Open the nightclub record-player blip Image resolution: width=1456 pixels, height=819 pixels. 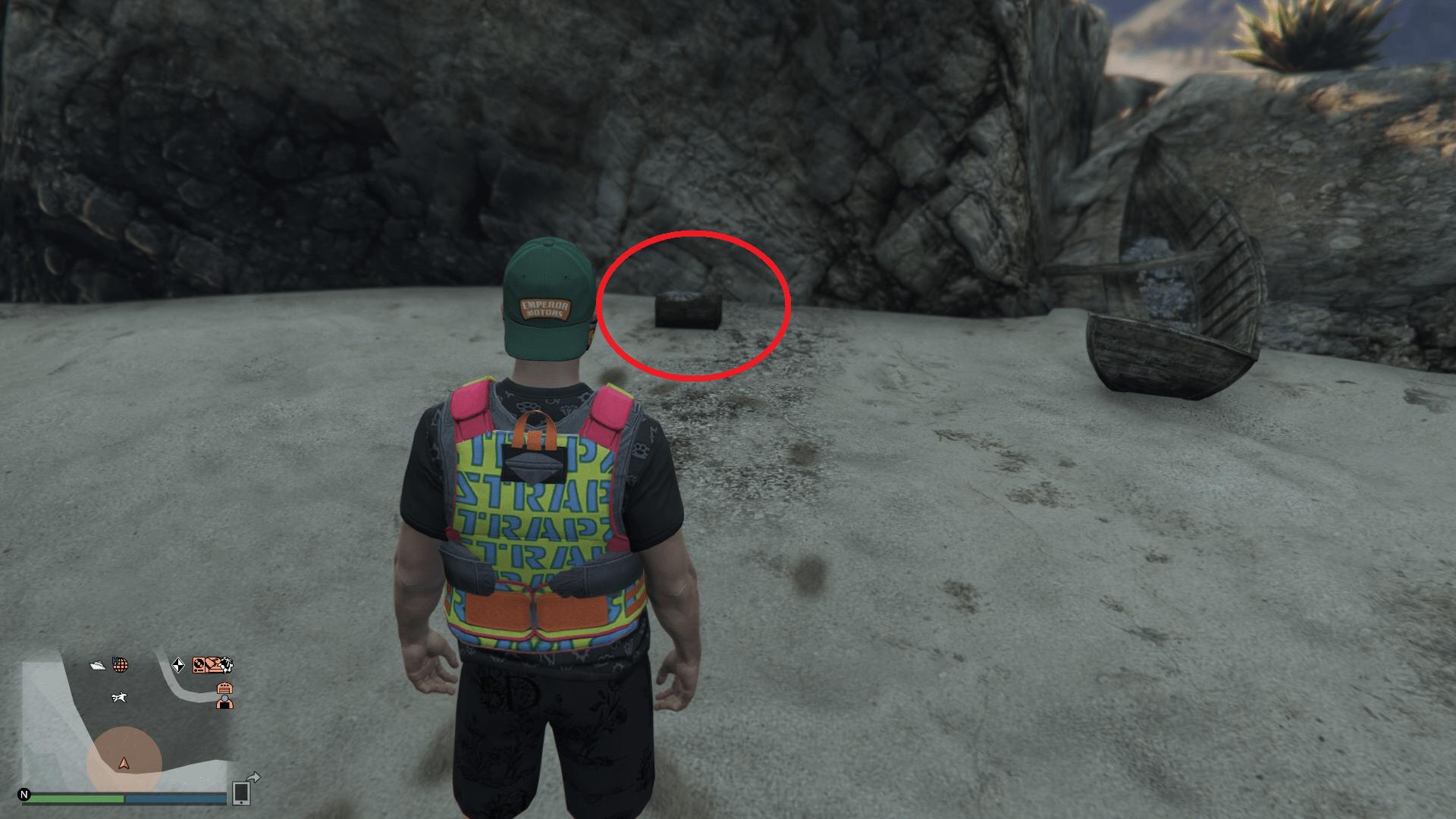coord(199,666)
